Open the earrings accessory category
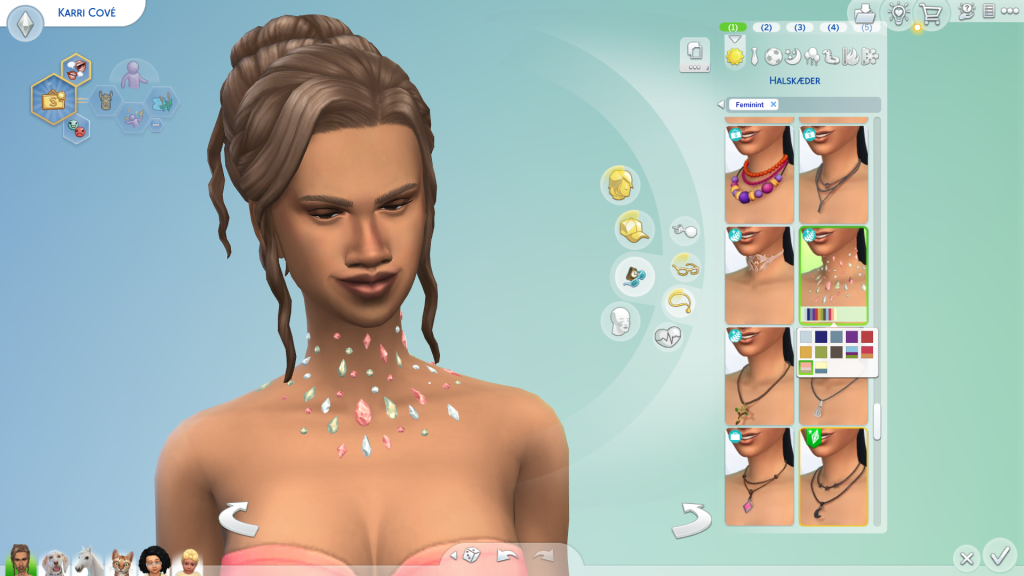 [684, 231]
